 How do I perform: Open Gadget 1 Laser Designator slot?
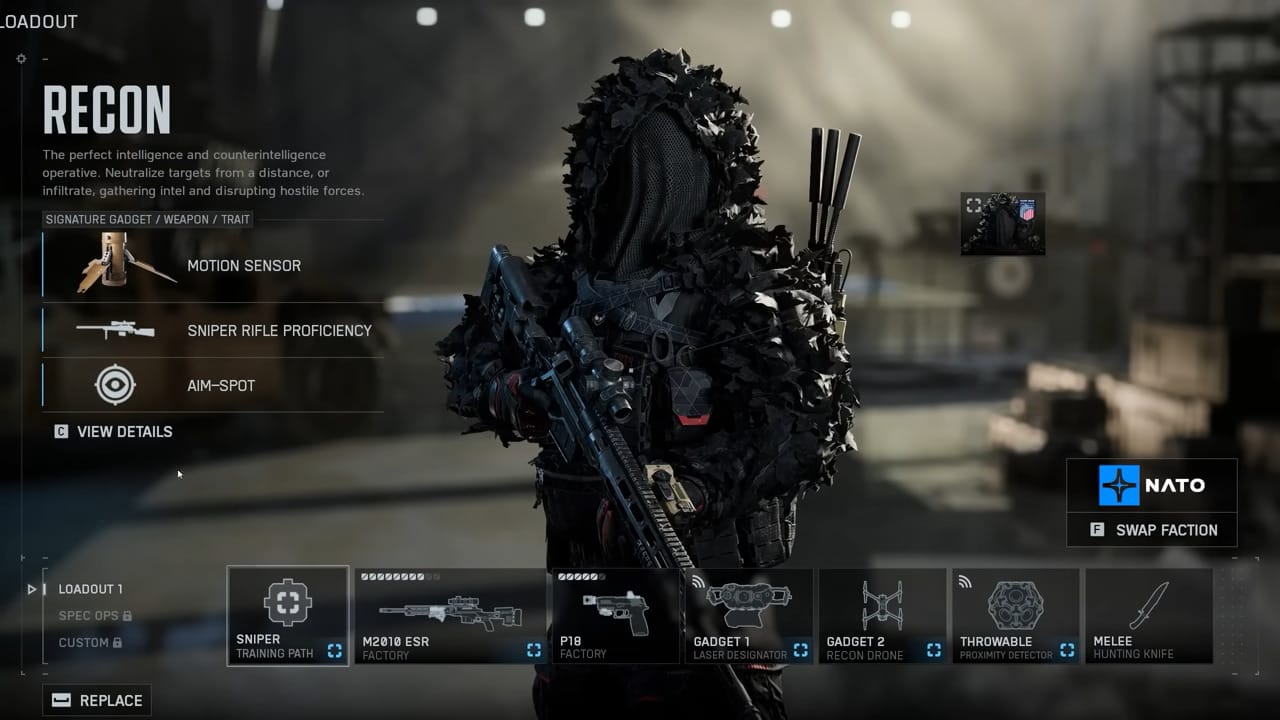tap(749, 616)
